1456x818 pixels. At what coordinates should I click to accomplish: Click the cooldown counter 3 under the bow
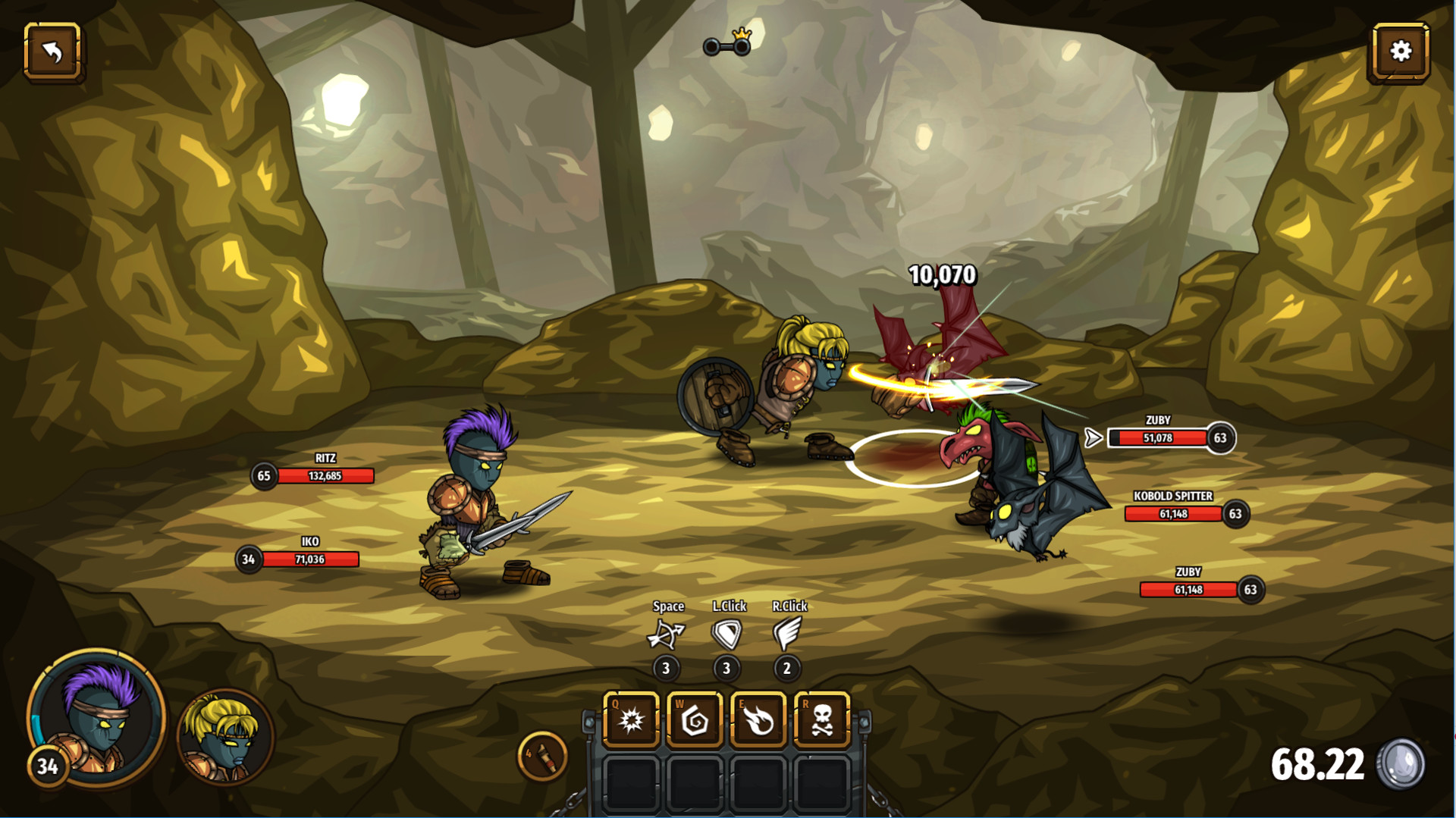(667, 668)
